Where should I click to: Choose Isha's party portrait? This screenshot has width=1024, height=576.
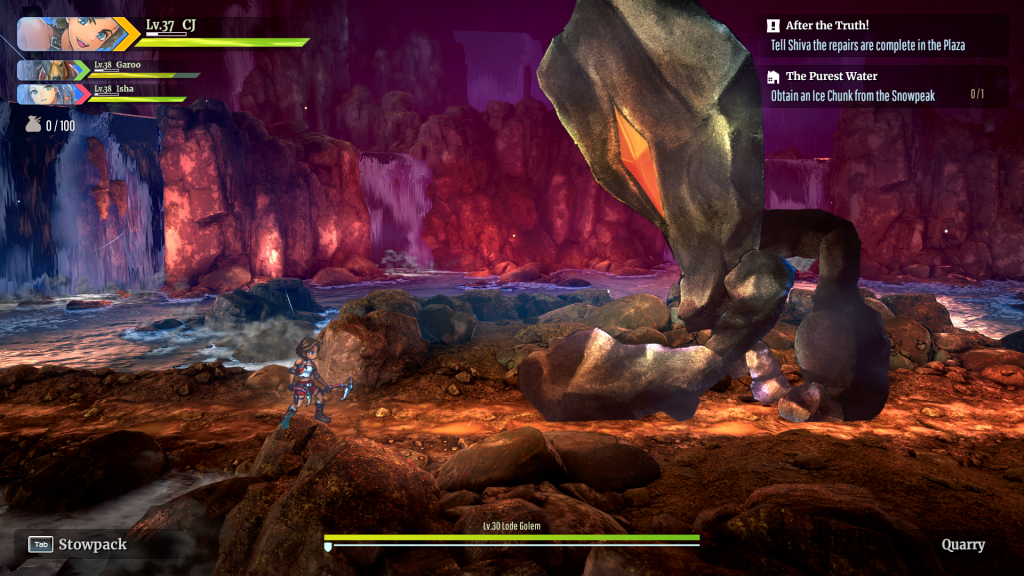coord(44,94)
